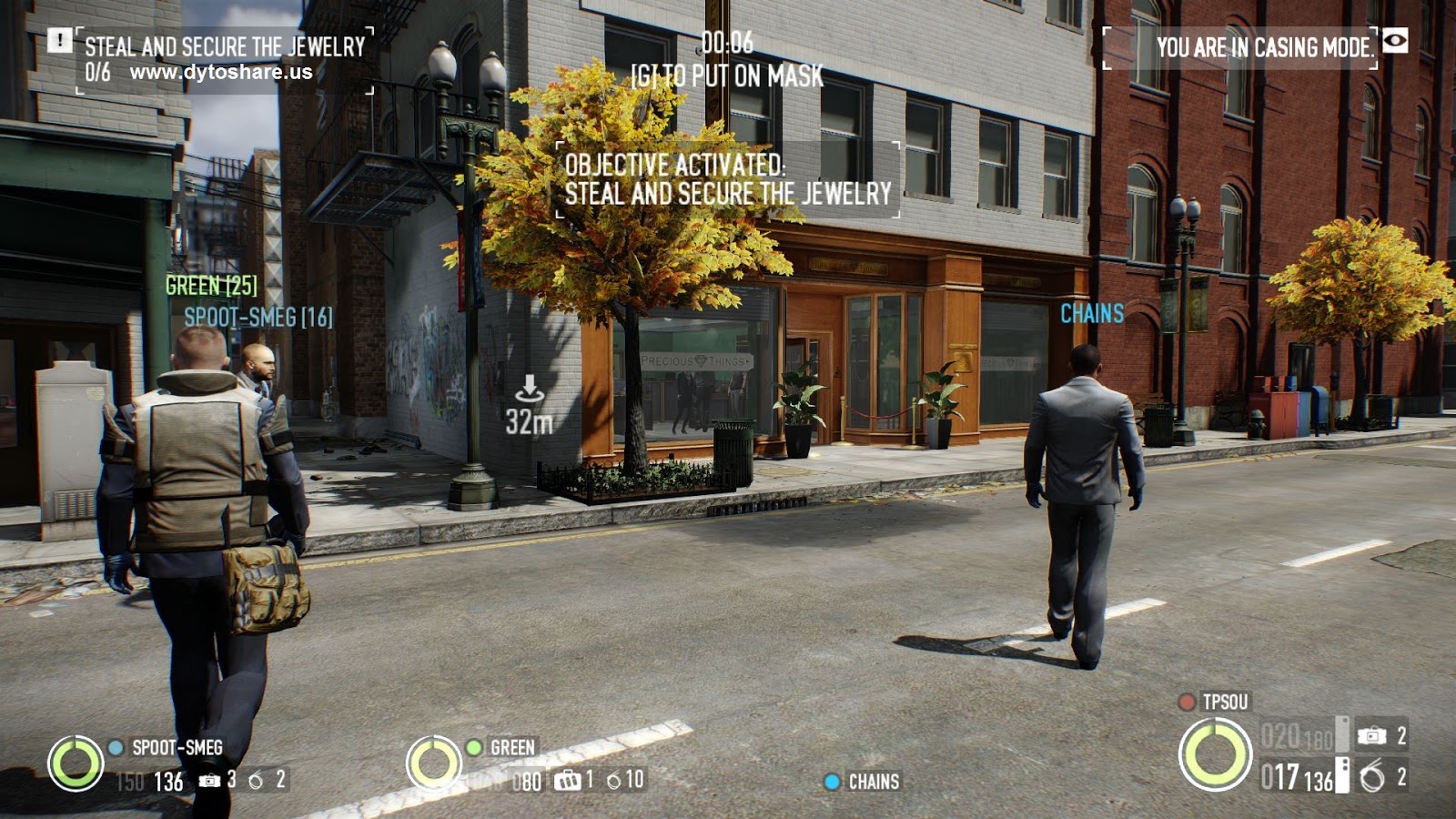Toggle the blue status dot next to CHAINS
1456x819 pixels.
click(832, 780)
